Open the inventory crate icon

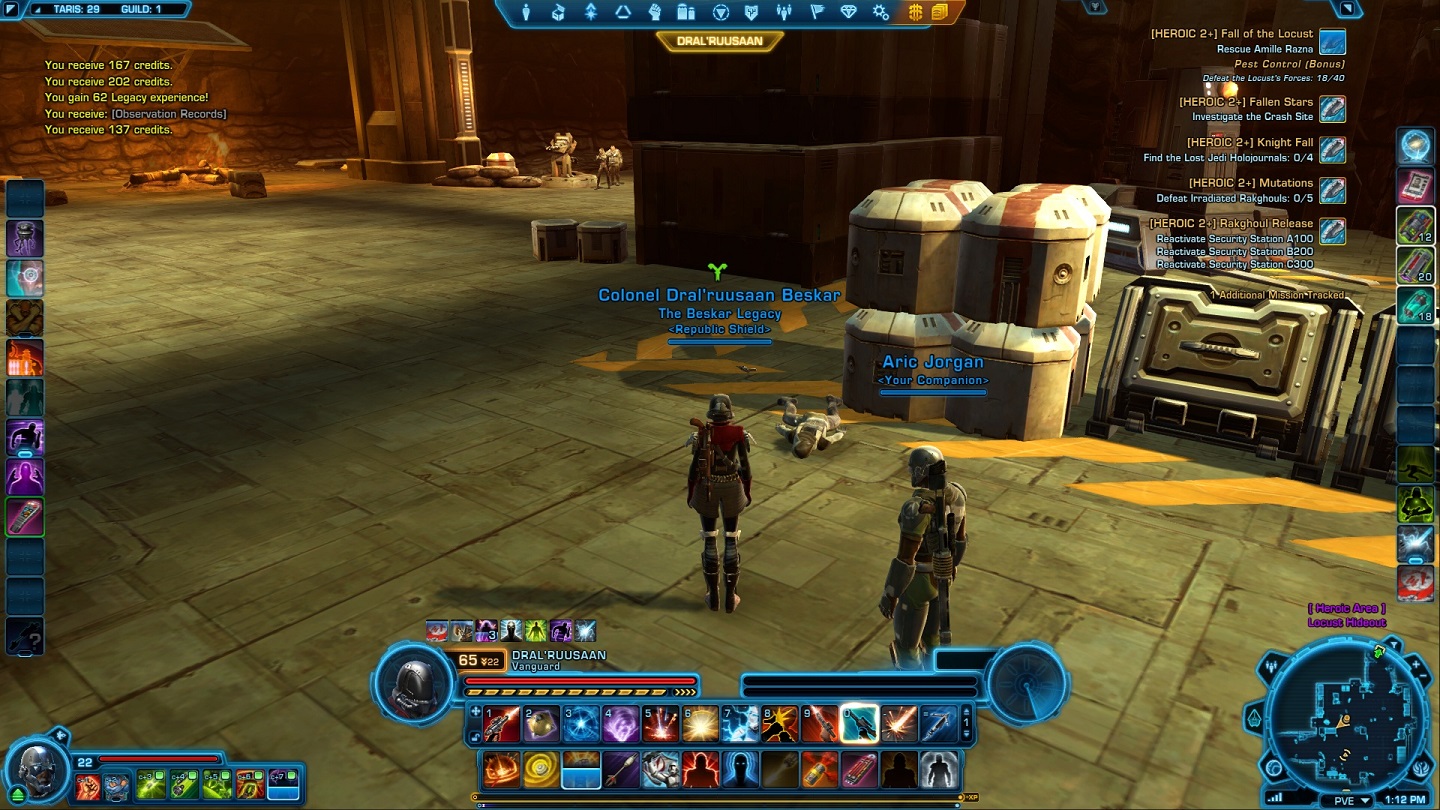pos(558,12)
